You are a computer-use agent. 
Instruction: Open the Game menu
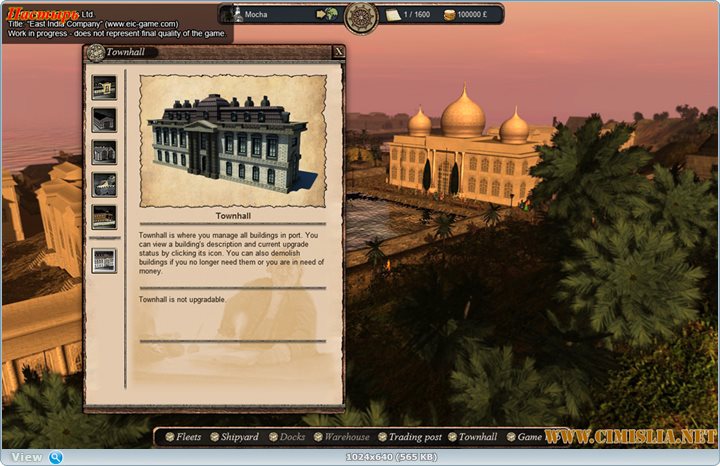pyautogui.click(x=528, y=437)
